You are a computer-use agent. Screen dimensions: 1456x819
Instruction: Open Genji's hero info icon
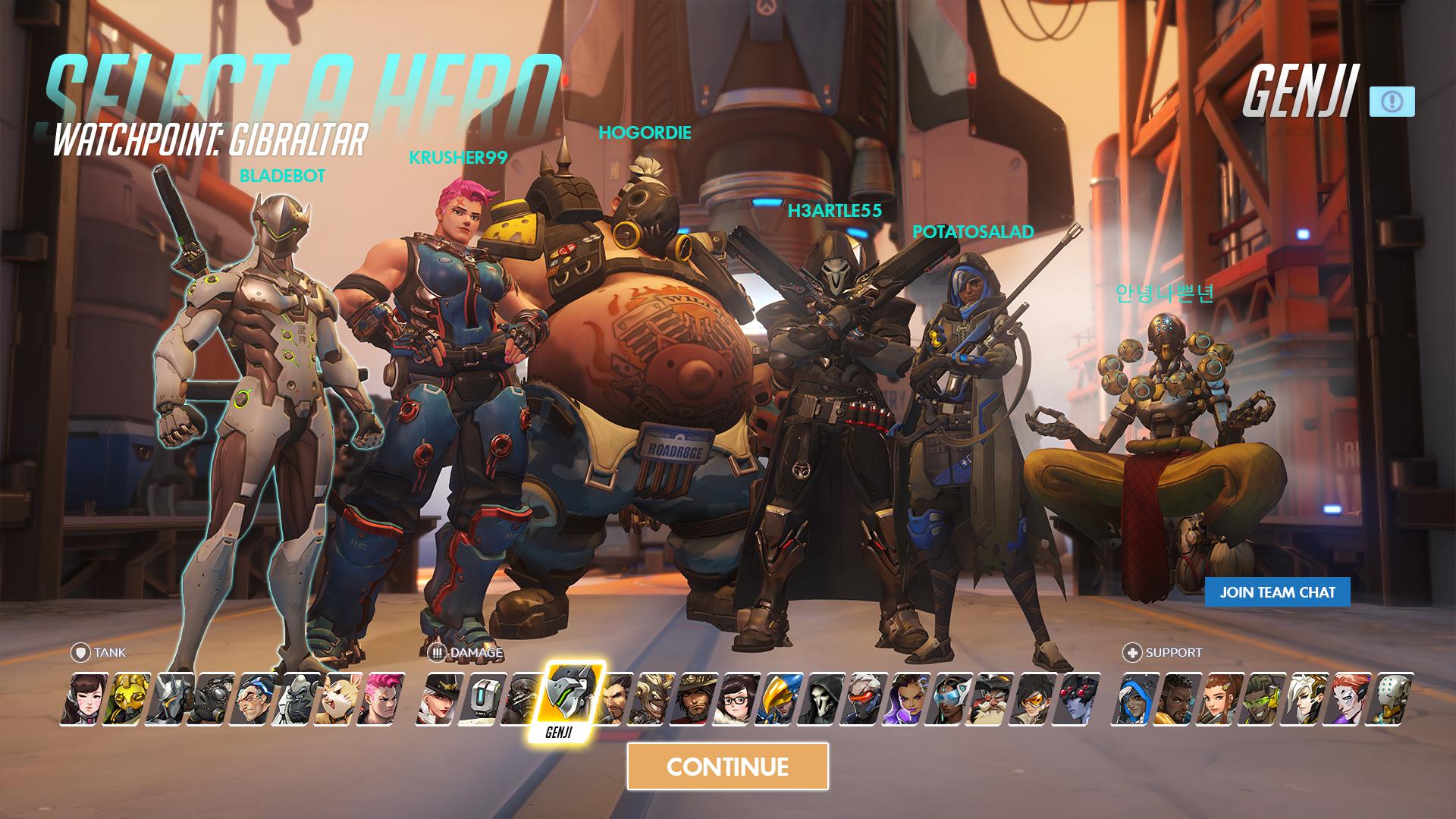[x=1392, y=102]
